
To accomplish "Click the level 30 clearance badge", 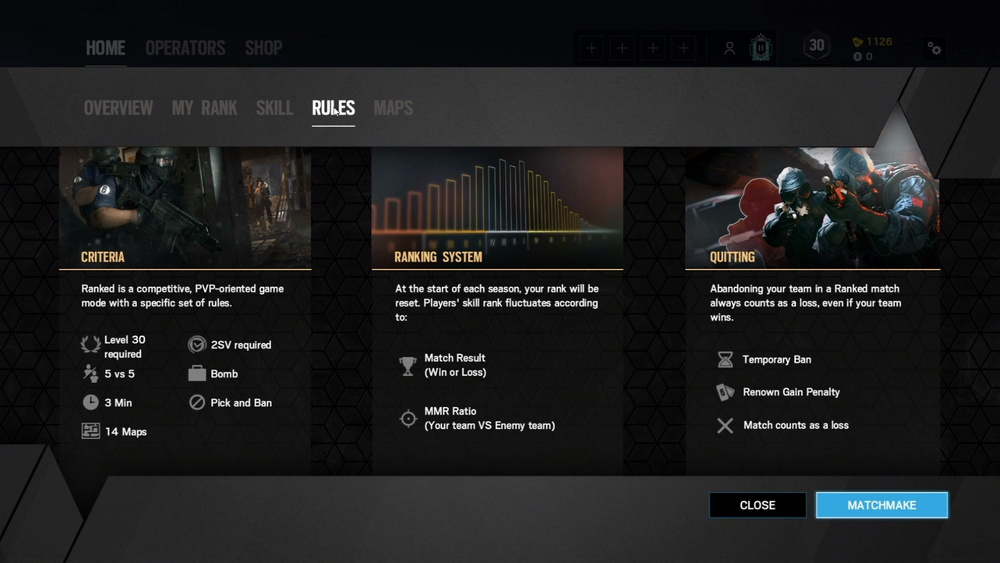I will point(817,46).
